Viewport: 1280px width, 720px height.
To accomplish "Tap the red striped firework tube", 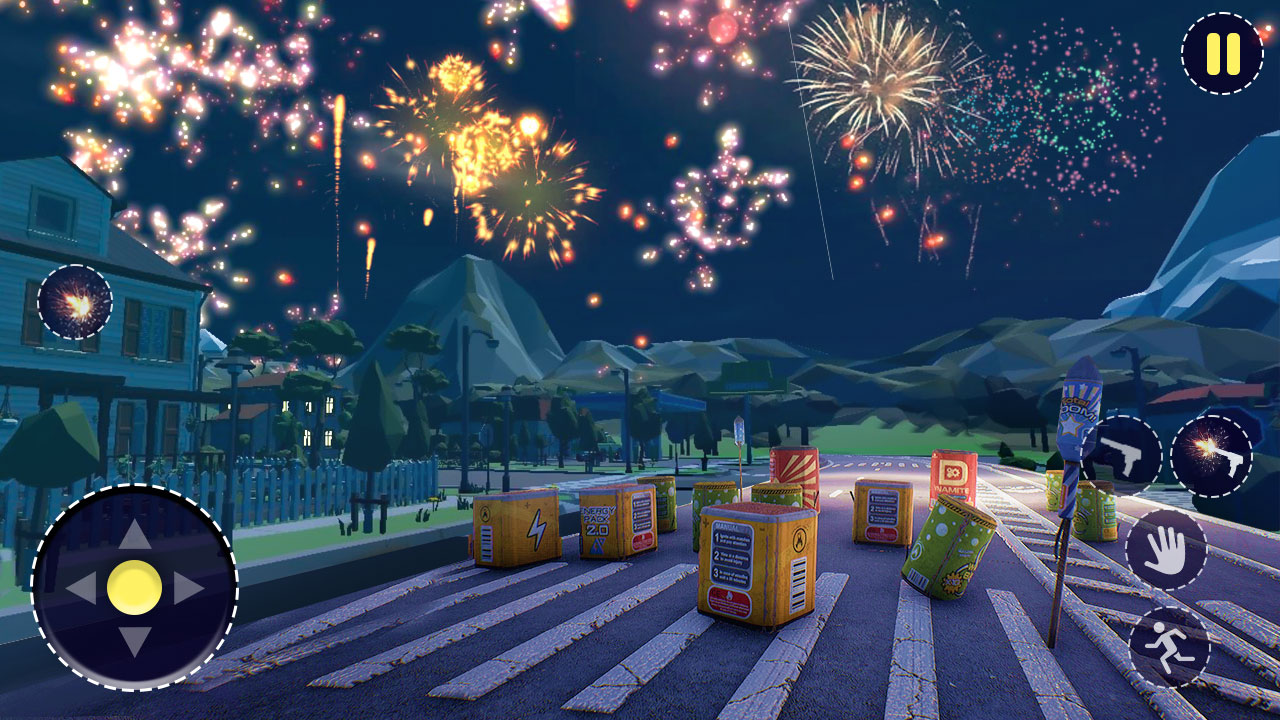I will tap(795, 470).
